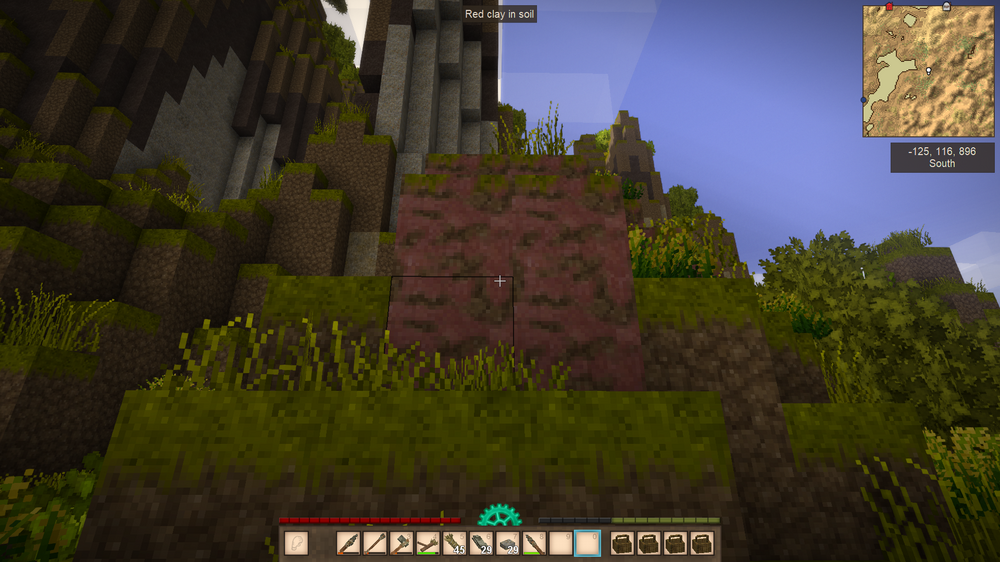Select the offhand slot left of hotbar
The width and height of the screenshot is (1000, 562).
click(x=296, y=543)
